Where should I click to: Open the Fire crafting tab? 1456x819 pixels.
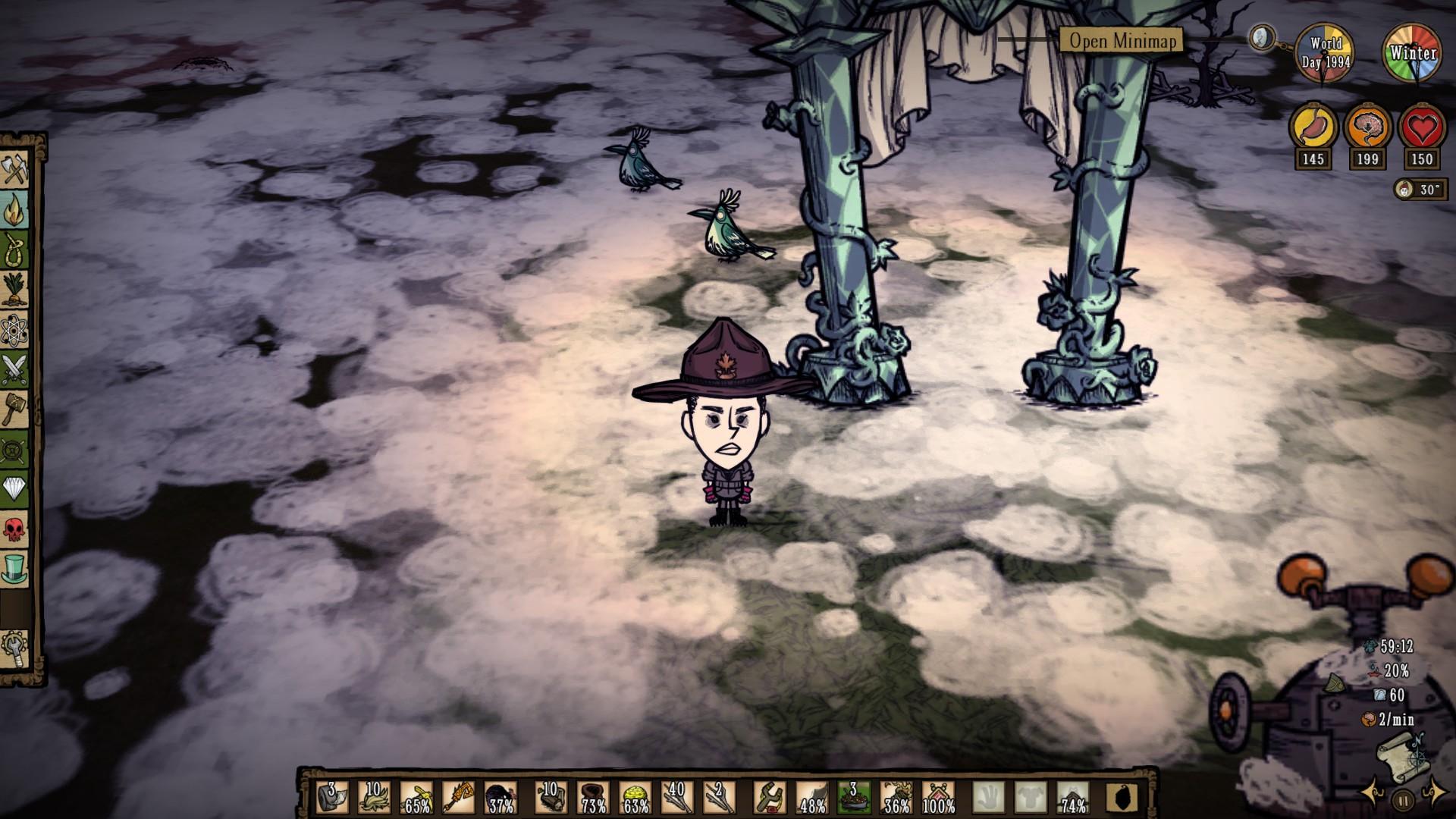(x=15, y=209)
